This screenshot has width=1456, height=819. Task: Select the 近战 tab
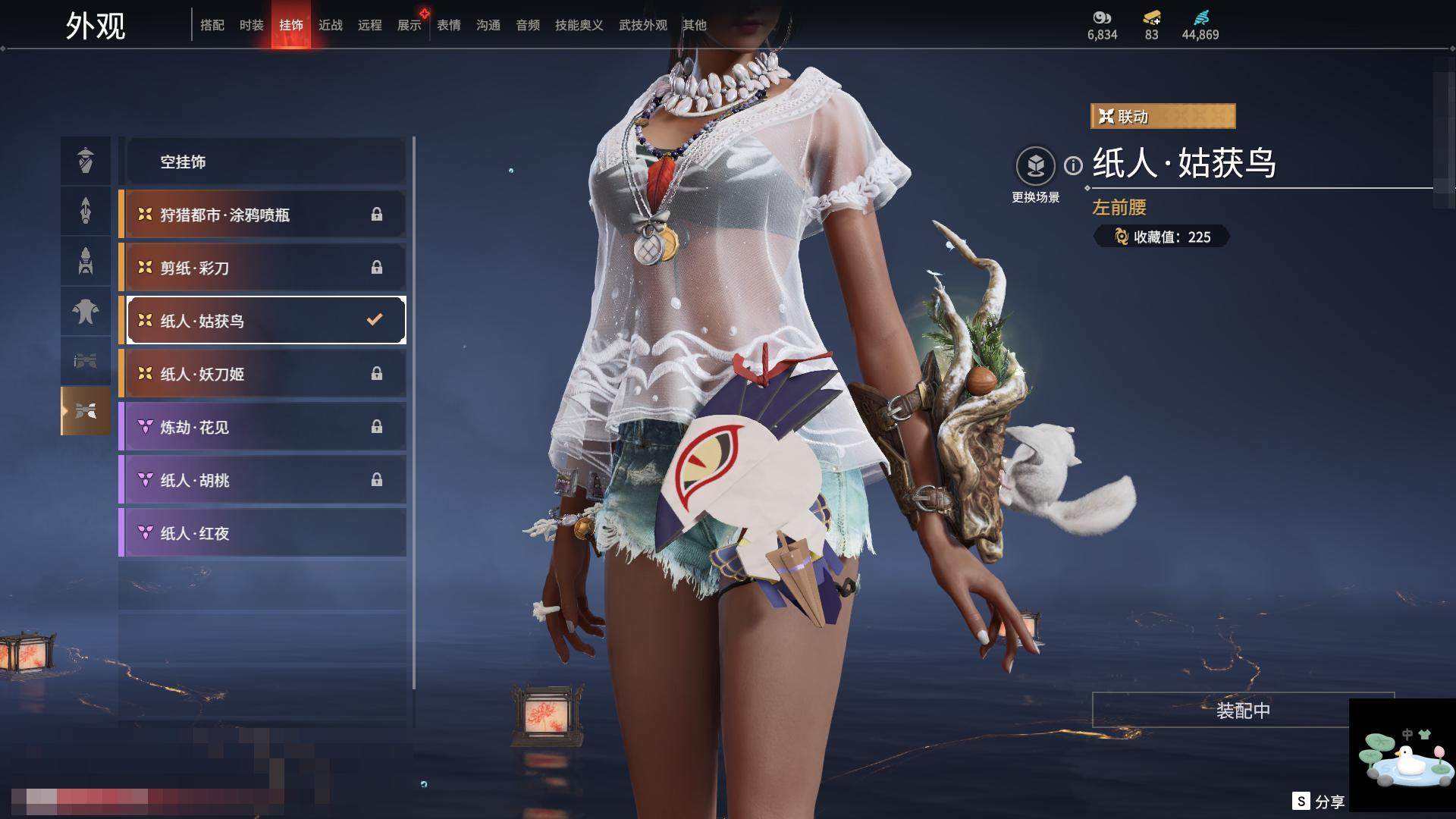coord(330,25)
